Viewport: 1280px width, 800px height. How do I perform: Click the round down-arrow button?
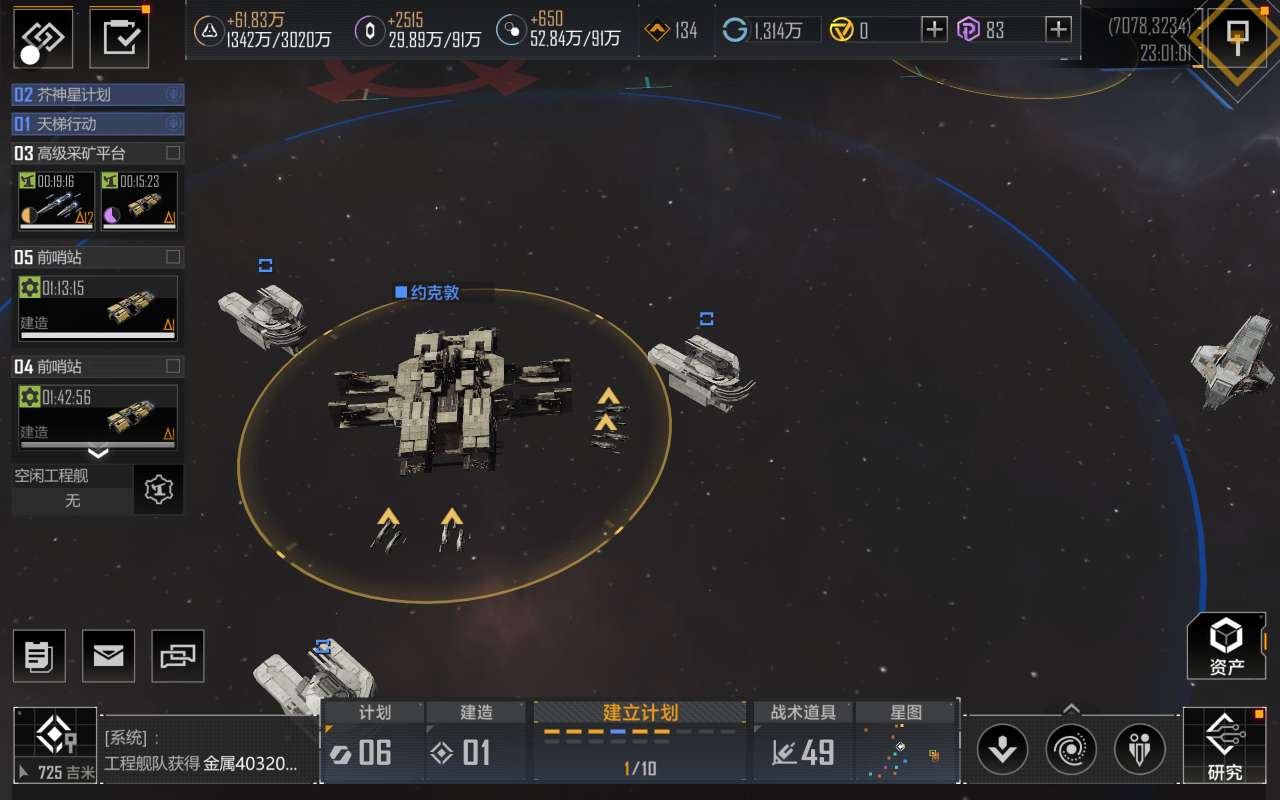(1003, 749)
